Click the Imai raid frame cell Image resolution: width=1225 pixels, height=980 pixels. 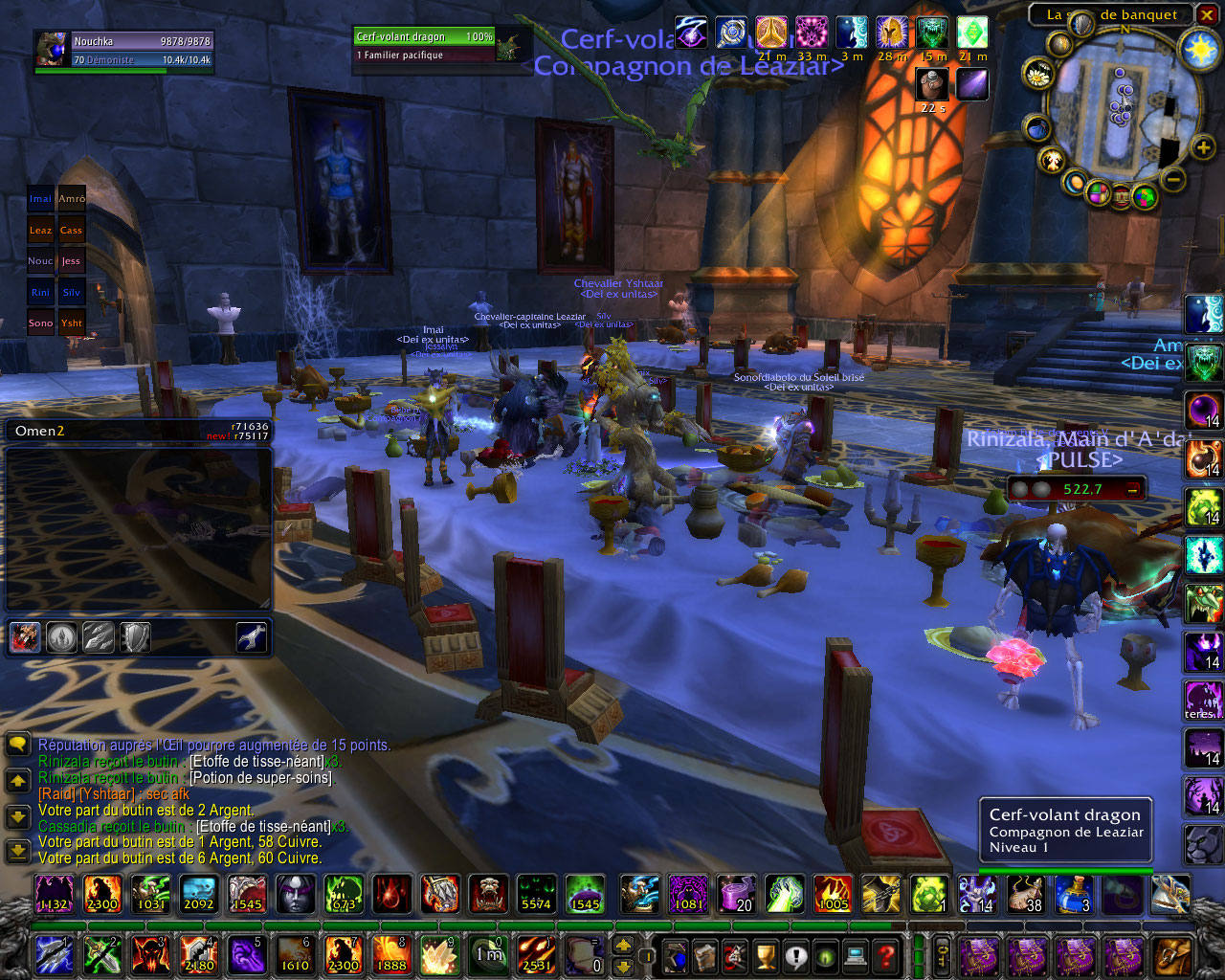[40, 199]
